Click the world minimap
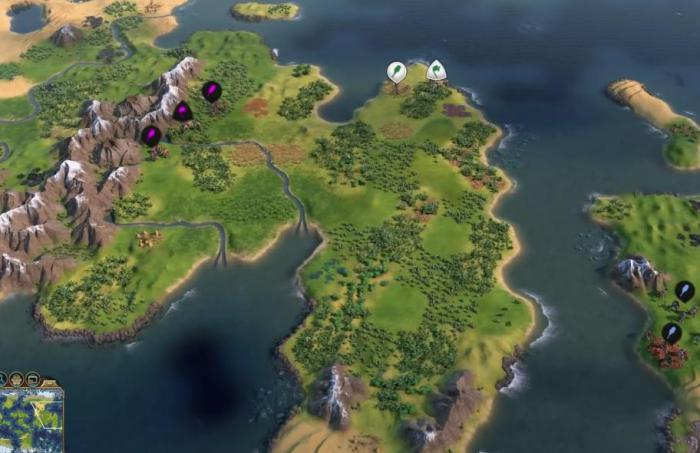700x453 pixels. point(30,420)
